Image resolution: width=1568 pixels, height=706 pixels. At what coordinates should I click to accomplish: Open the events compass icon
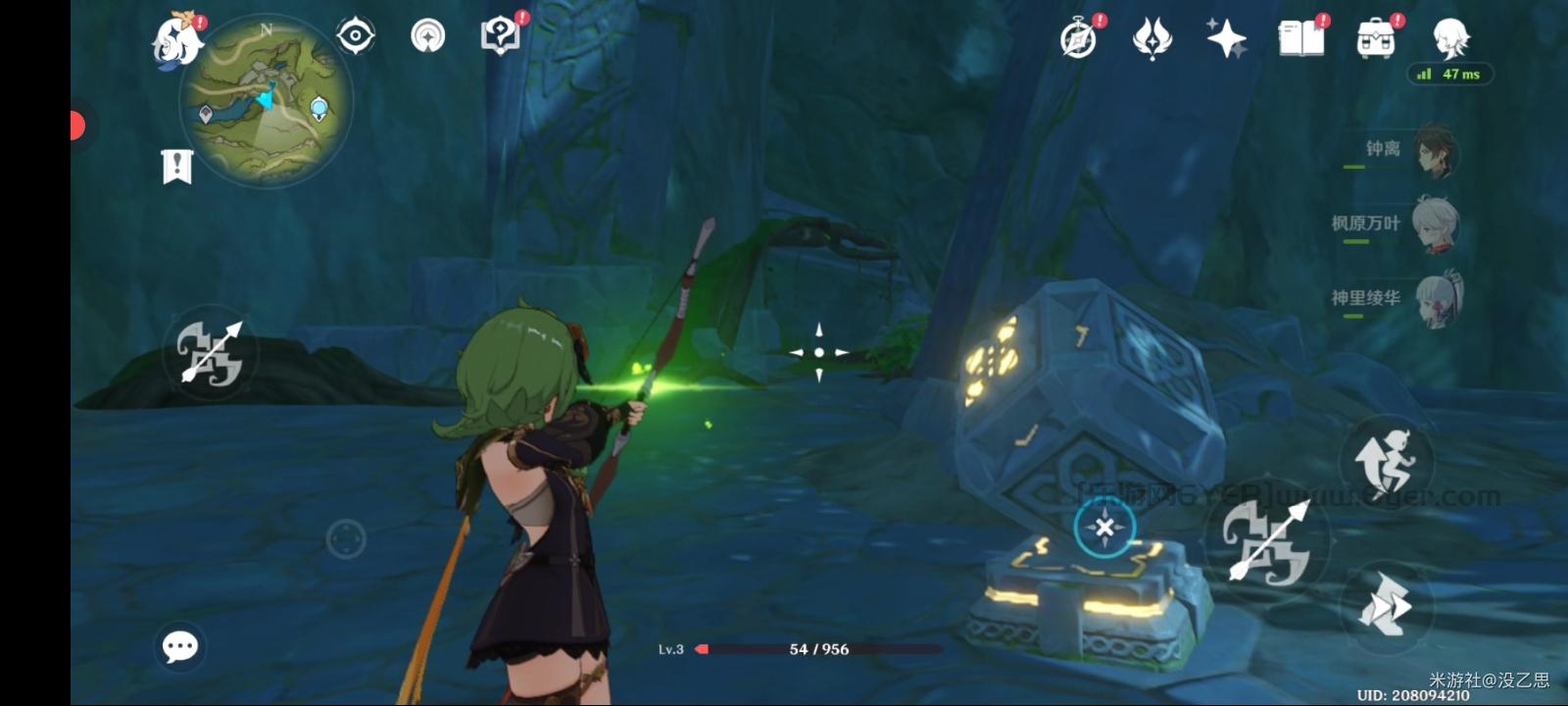(x=1078, y=39)
